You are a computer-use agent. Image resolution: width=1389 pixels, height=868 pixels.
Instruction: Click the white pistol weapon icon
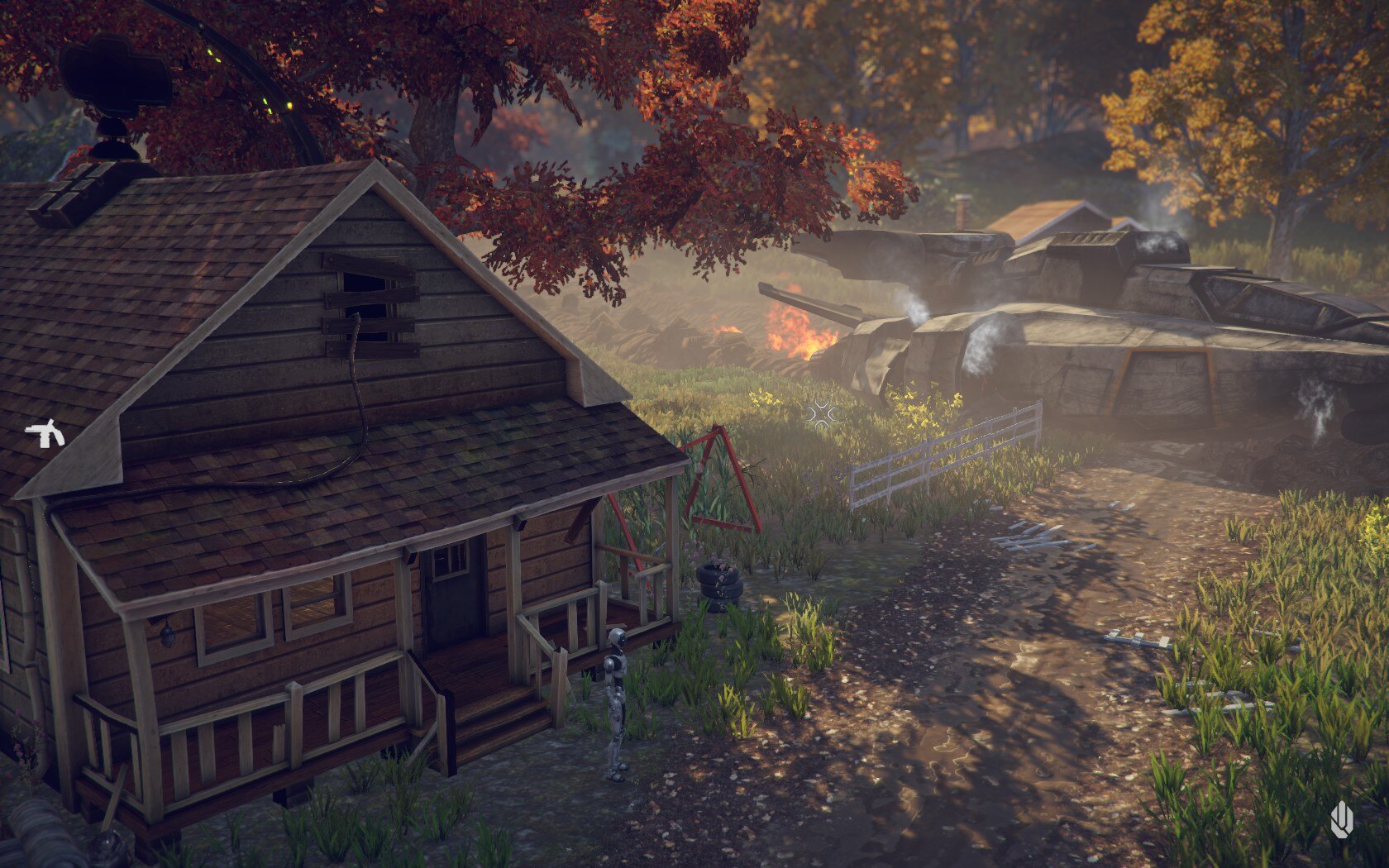tap(44, 433)
